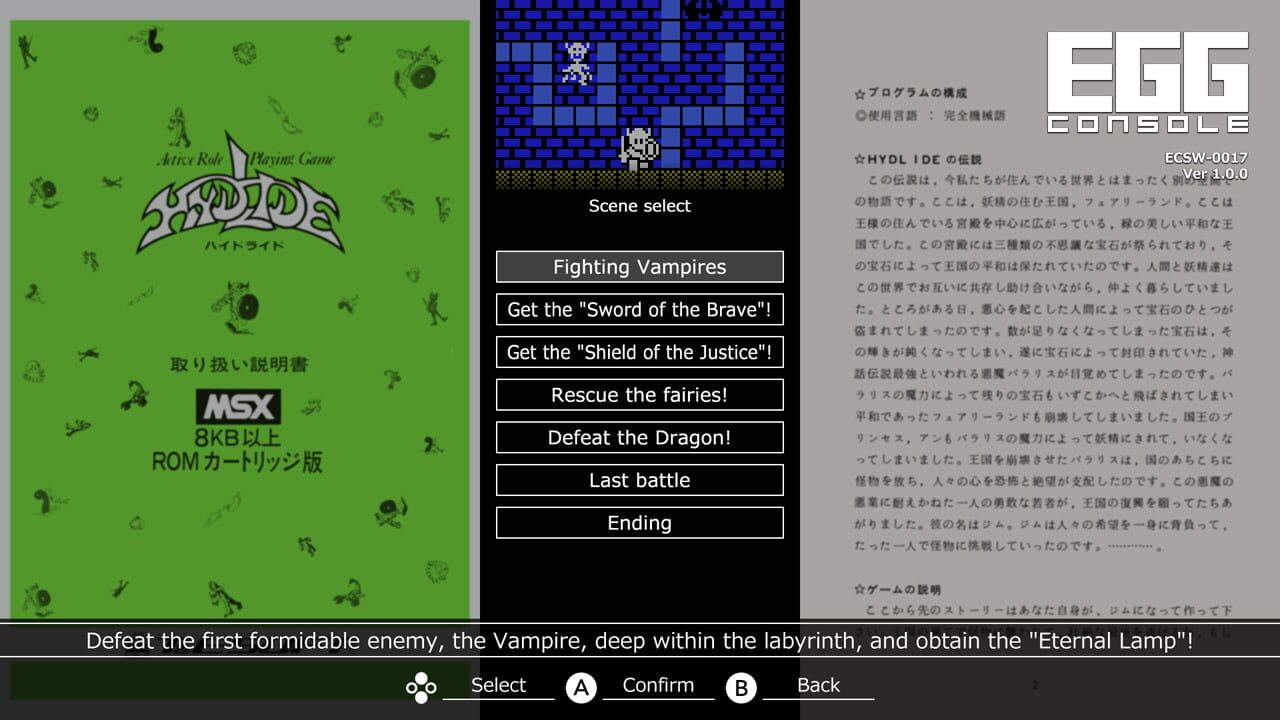
Task: Select the "Ending" scene
Action: (x=639, y=523)
